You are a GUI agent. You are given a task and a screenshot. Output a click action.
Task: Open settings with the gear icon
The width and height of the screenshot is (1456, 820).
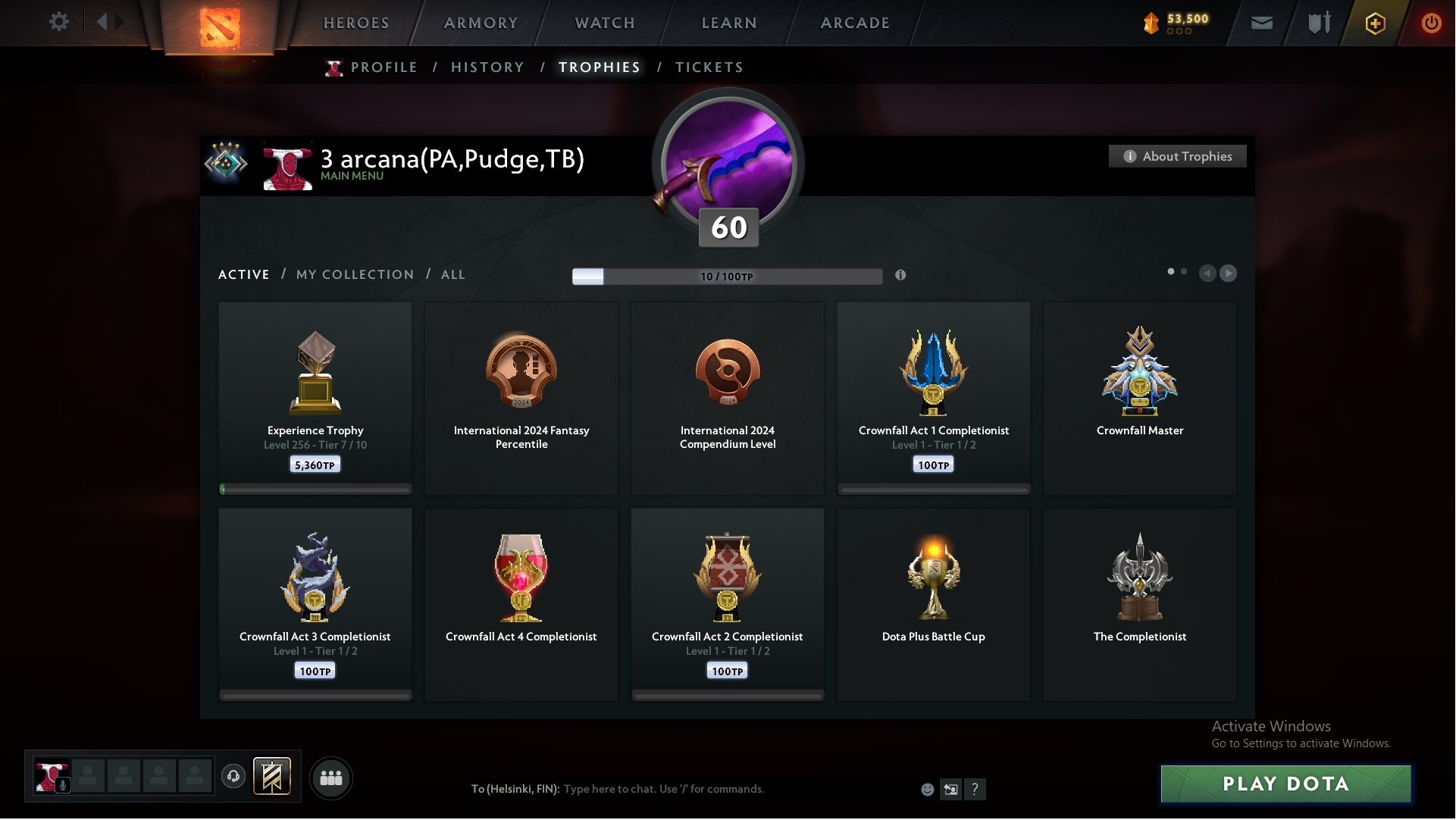[59, 22]
